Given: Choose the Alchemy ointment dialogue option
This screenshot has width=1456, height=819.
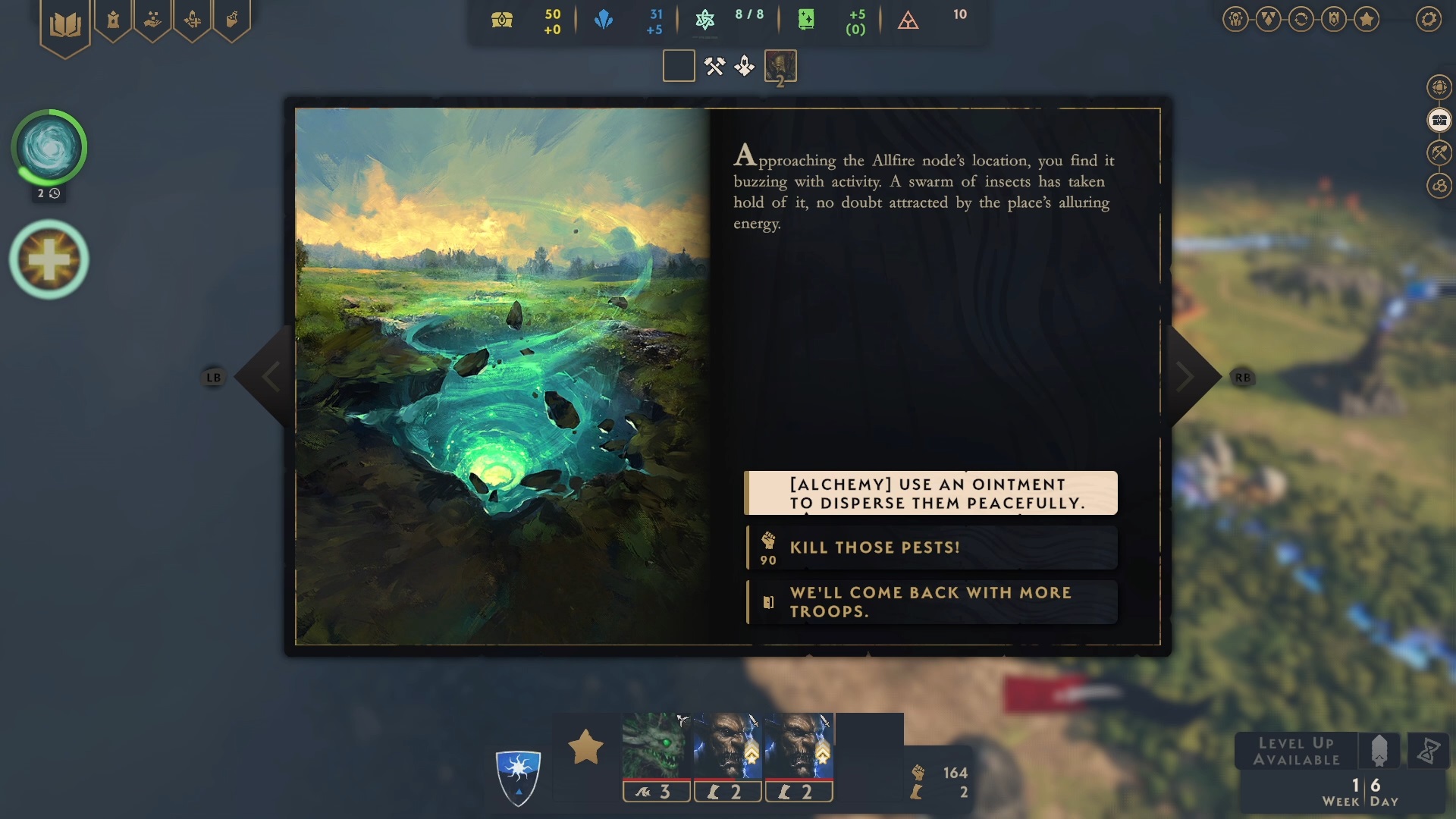Looking at the screenshot, I should point(931,493).
